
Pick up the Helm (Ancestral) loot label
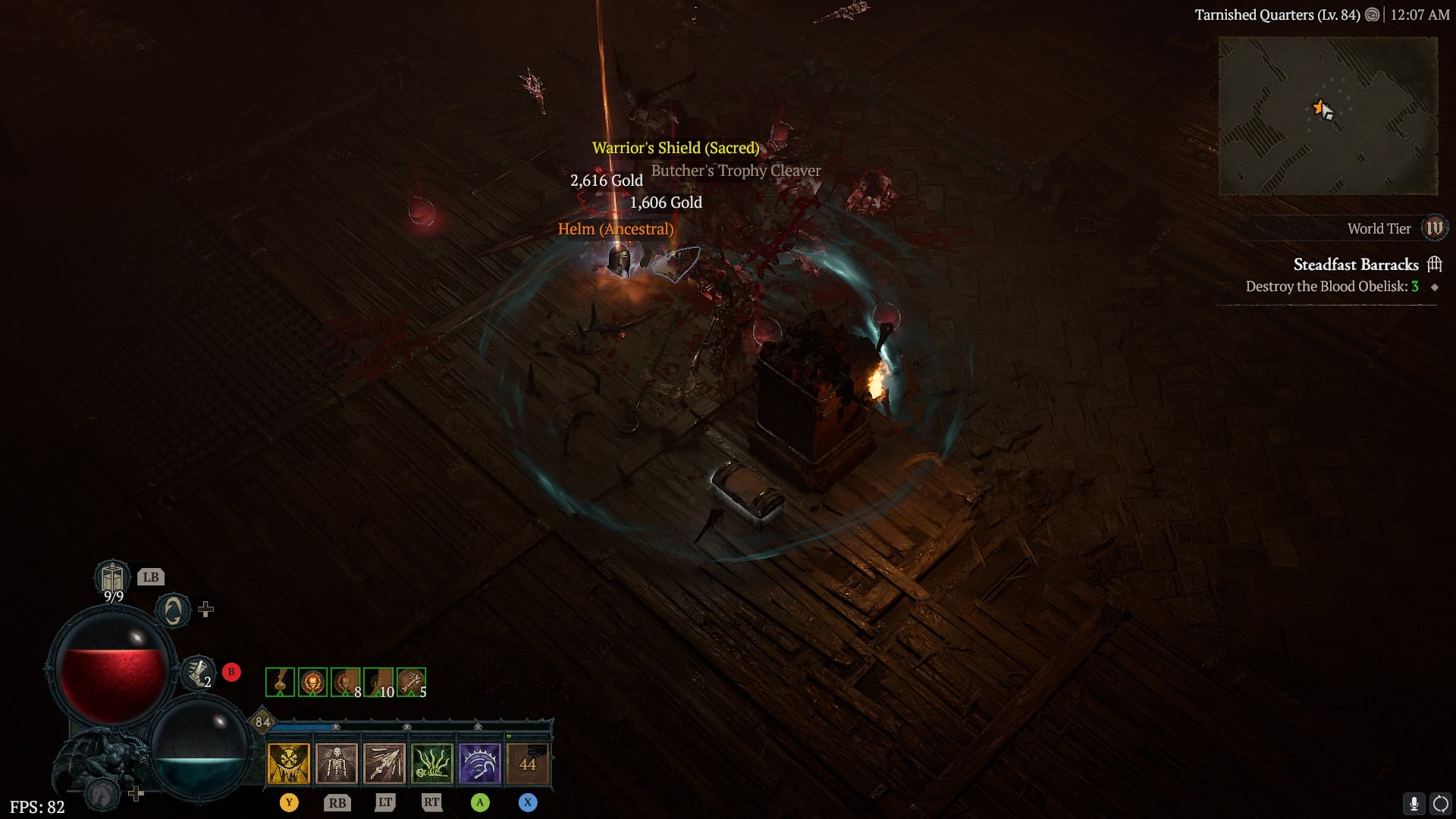tap(615, 229)
